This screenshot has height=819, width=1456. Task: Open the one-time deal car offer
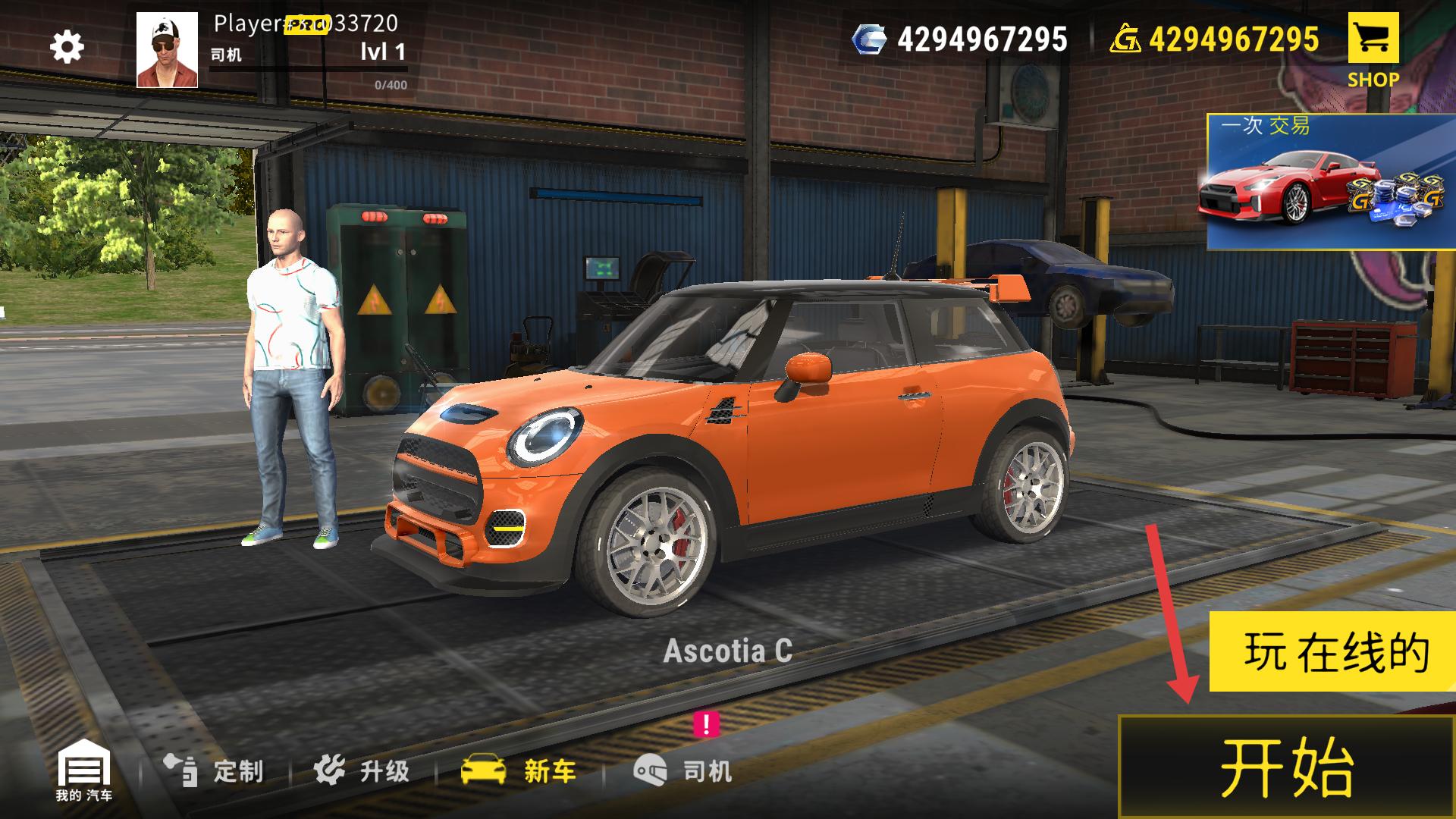(x=1330, y=182)
